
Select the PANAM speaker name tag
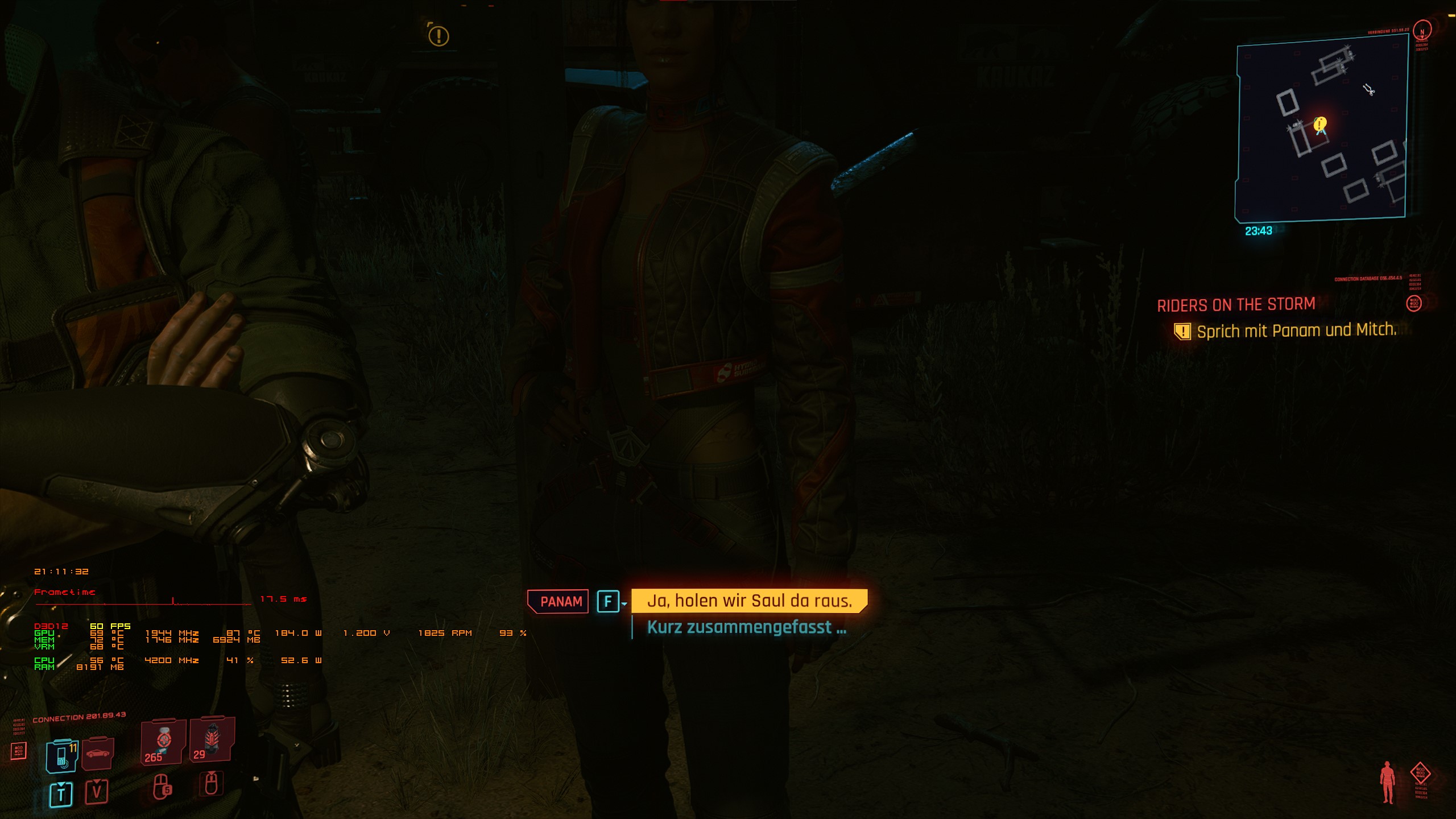558,601
